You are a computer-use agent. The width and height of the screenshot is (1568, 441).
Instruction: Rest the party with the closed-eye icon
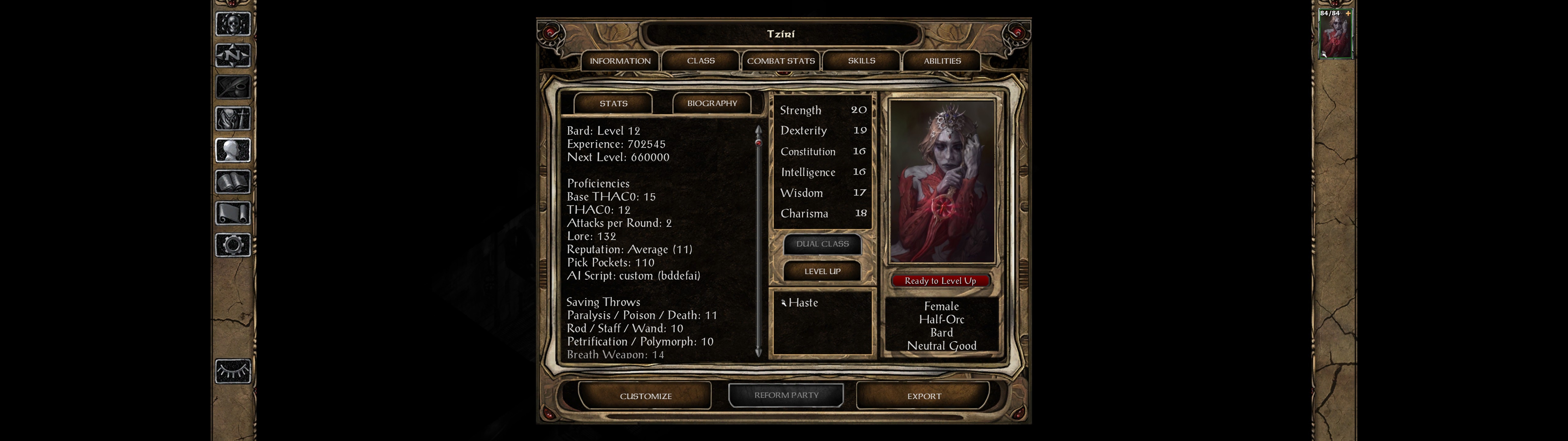232,371
